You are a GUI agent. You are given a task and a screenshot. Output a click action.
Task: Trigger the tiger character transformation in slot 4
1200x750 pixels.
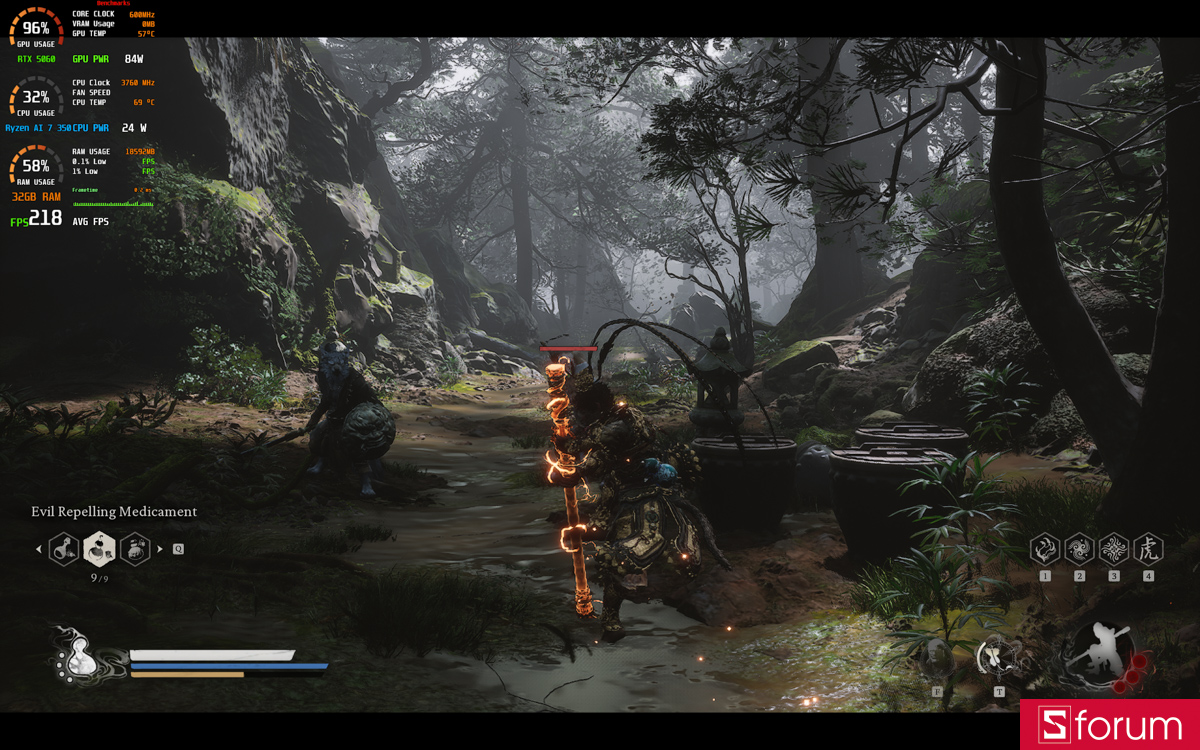tap(1148, 548)
